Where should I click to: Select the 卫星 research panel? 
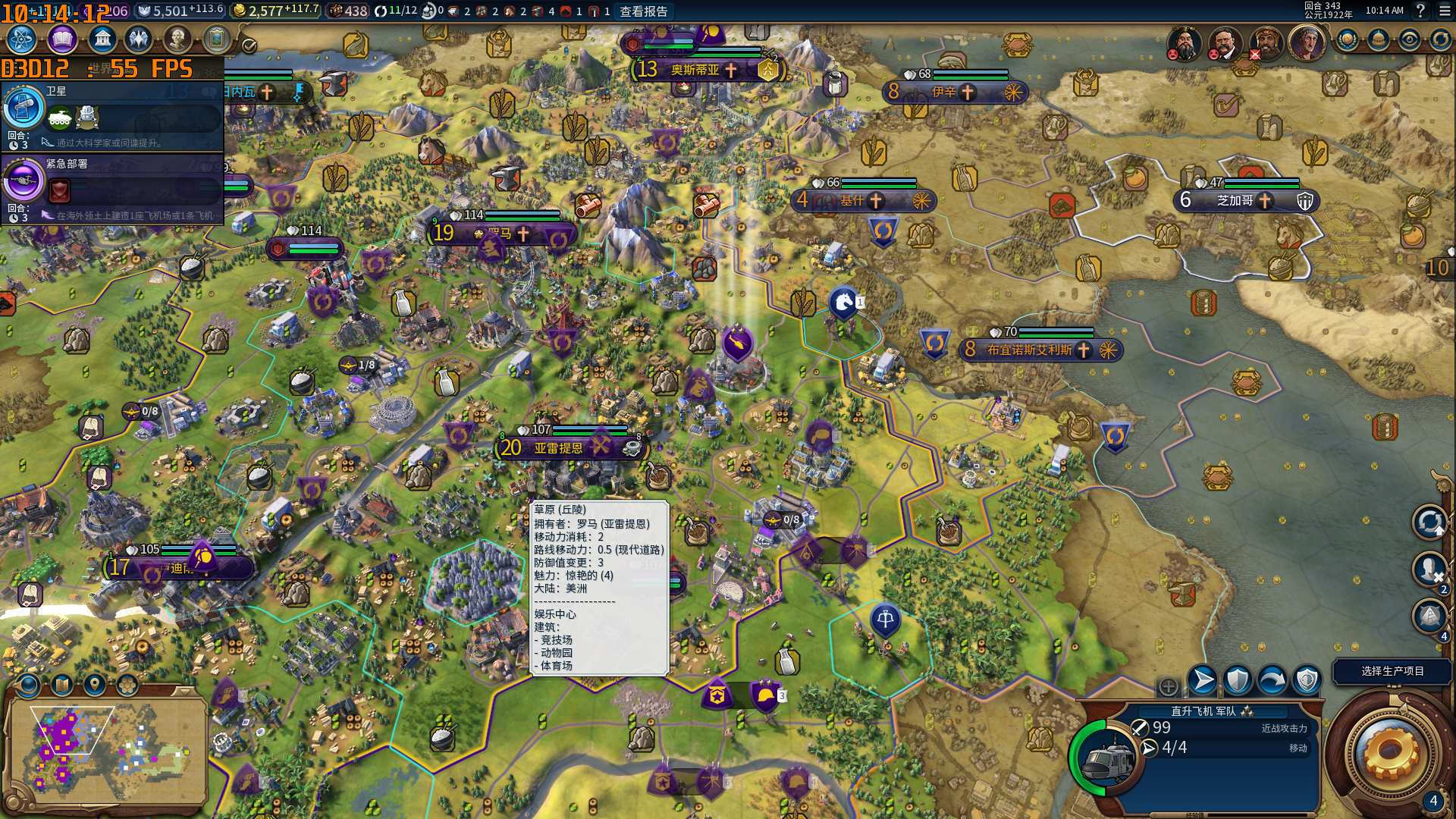tap(114, 115)
